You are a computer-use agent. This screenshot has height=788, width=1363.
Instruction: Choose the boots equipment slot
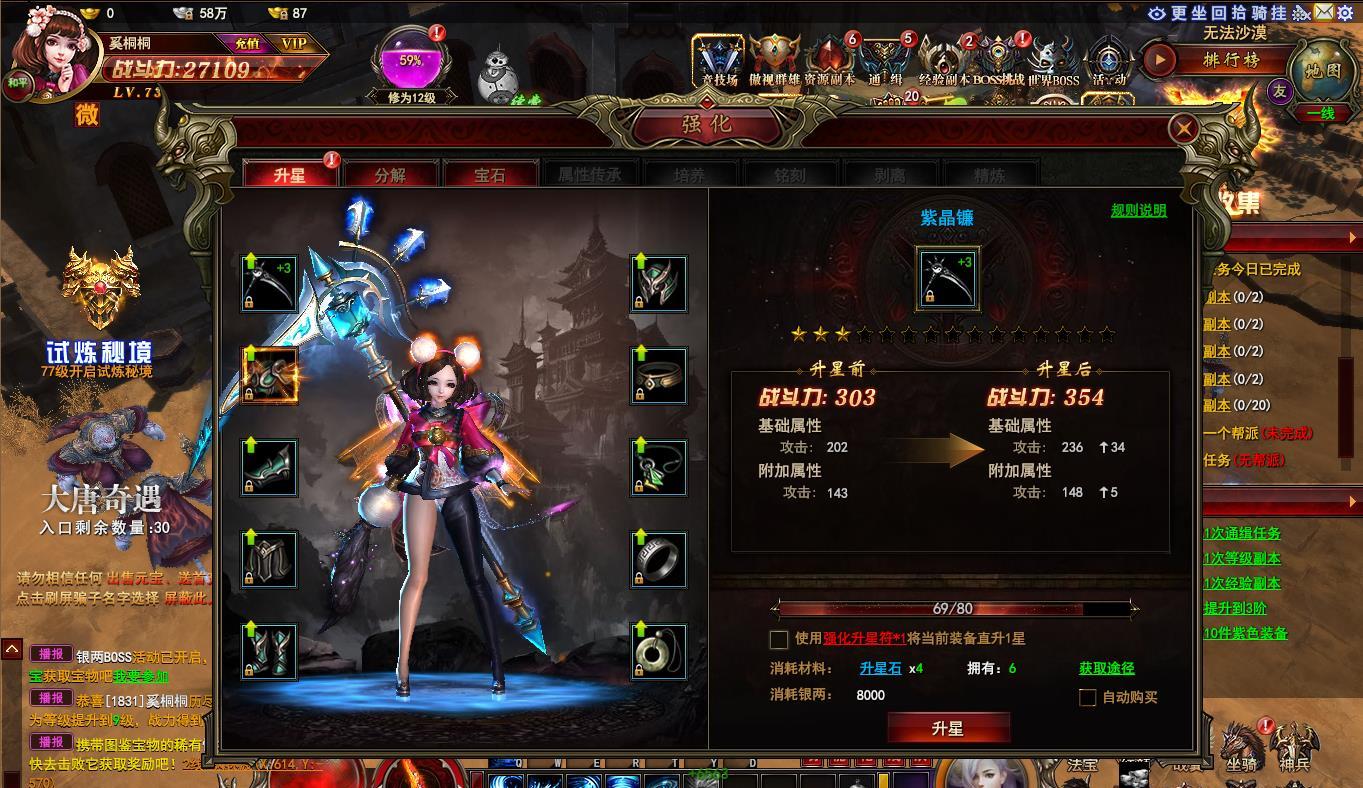[270, 651]
